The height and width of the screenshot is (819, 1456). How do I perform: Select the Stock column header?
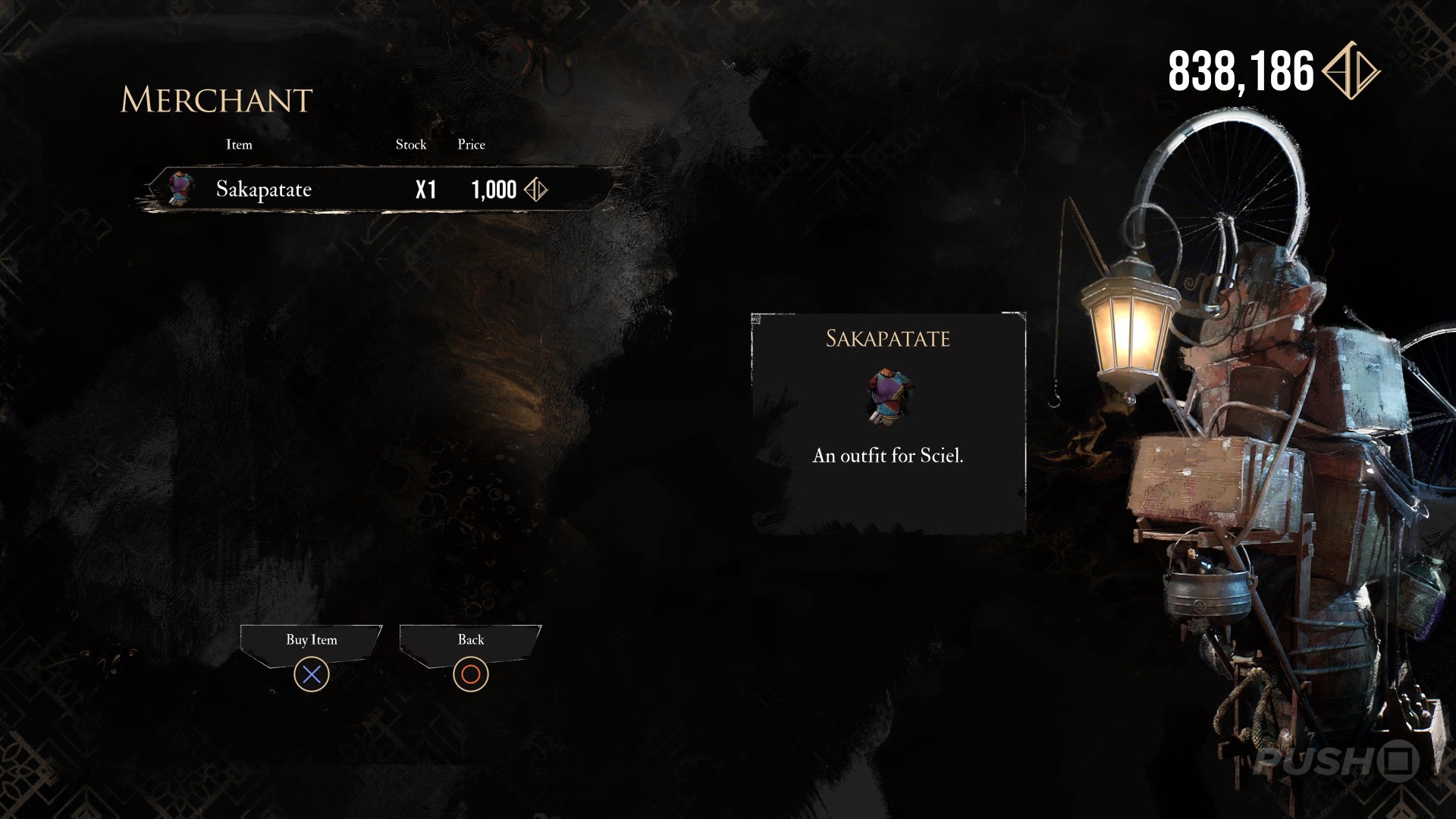tap(411, 144)
